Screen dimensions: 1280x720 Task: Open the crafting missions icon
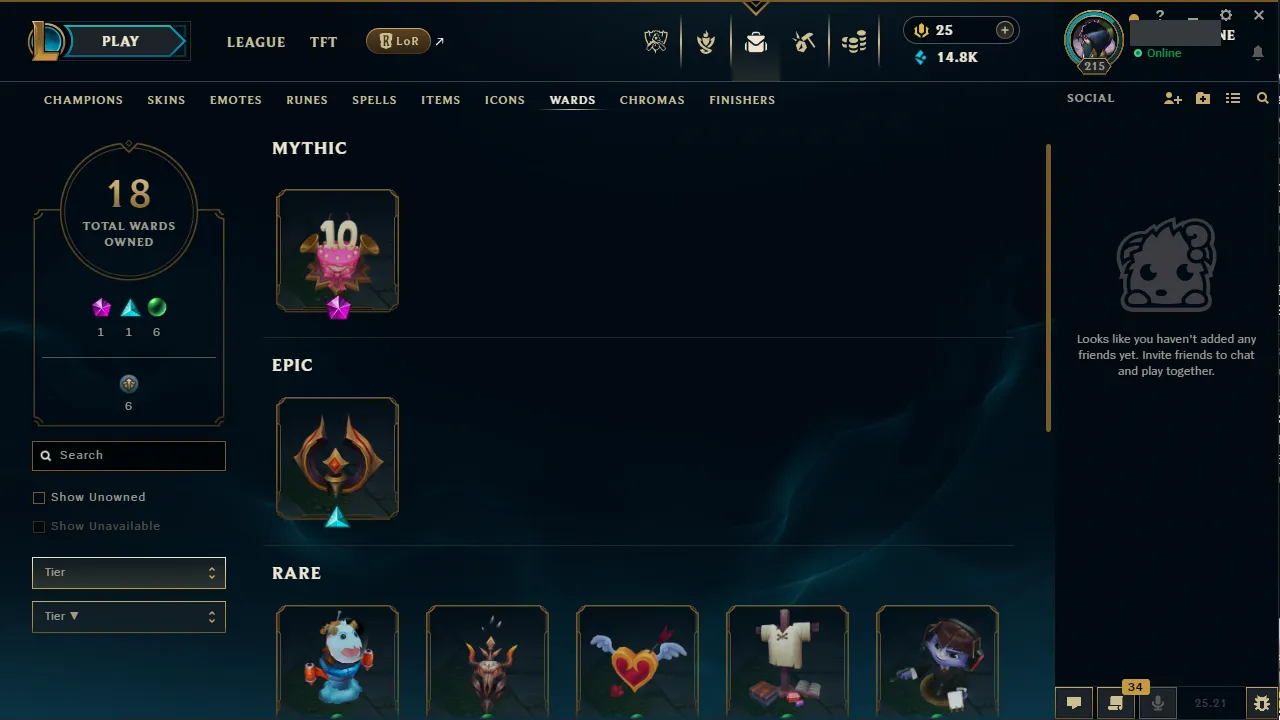pos(805,41)
